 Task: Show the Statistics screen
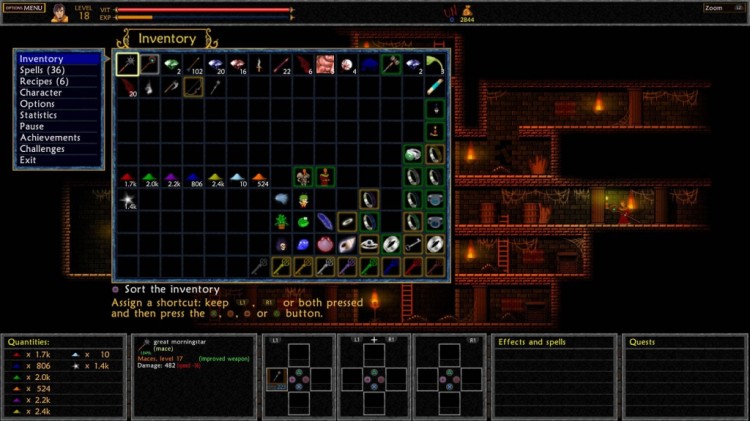pyautogui.click(x=39, y=115)
